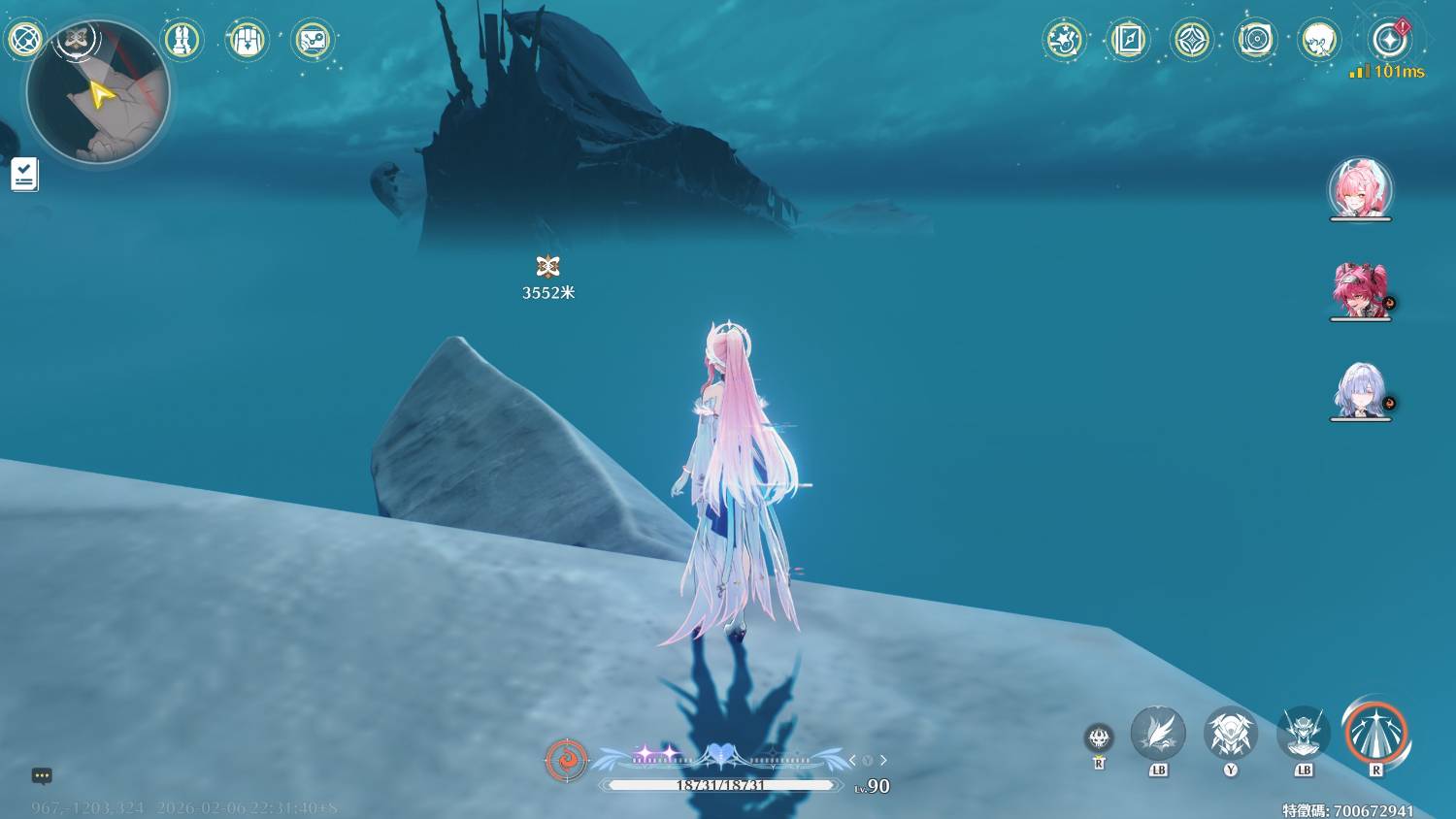Open the compass guidebook icon
Image resolution: width=1456 pixels, height=819 pixels.
click(1128, 40)
